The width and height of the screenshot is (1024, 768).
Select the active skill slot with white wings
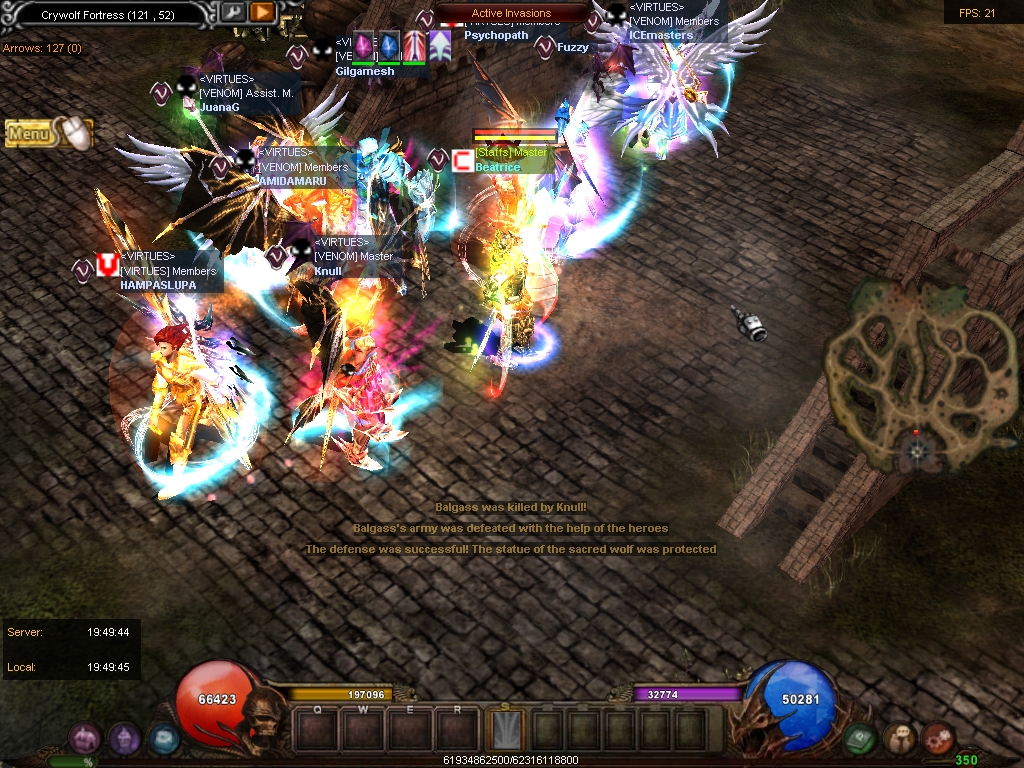(x=505, y=730)
